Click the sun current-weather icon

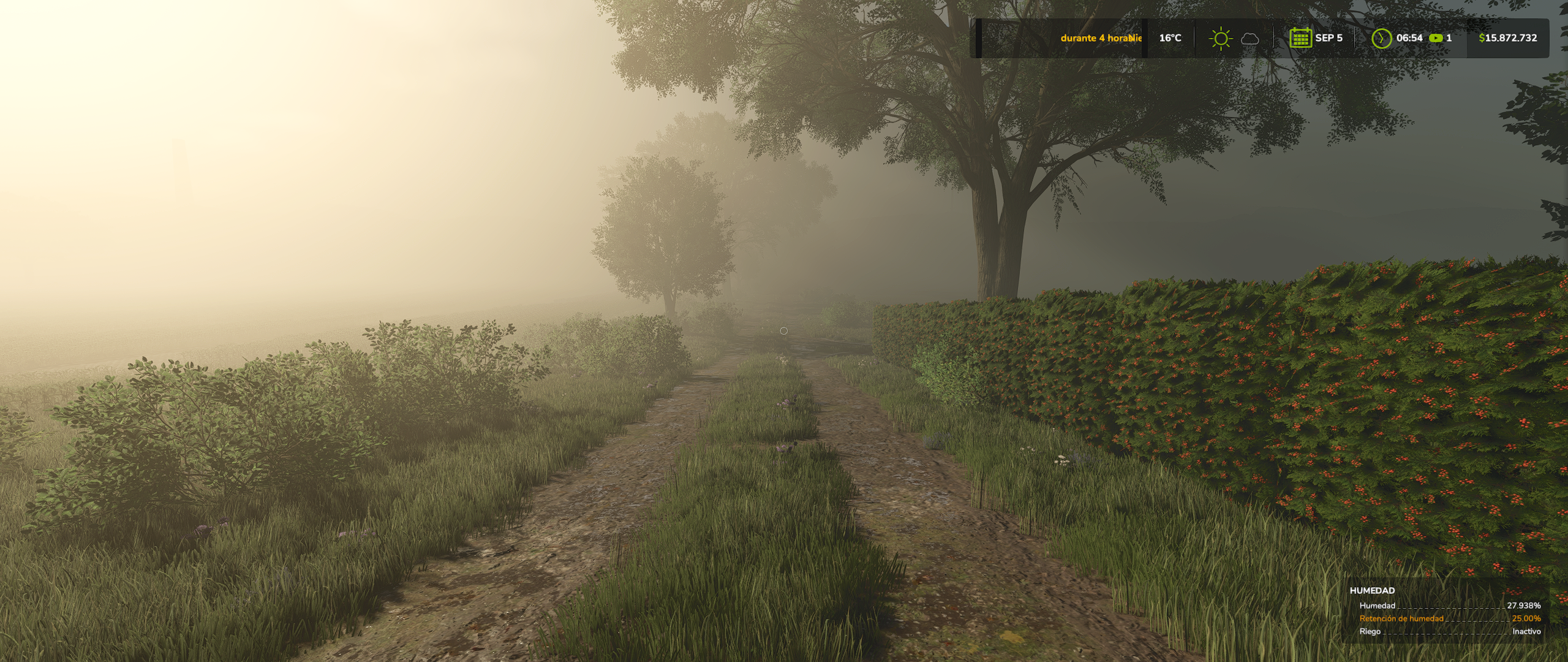tap(1220, 39)
